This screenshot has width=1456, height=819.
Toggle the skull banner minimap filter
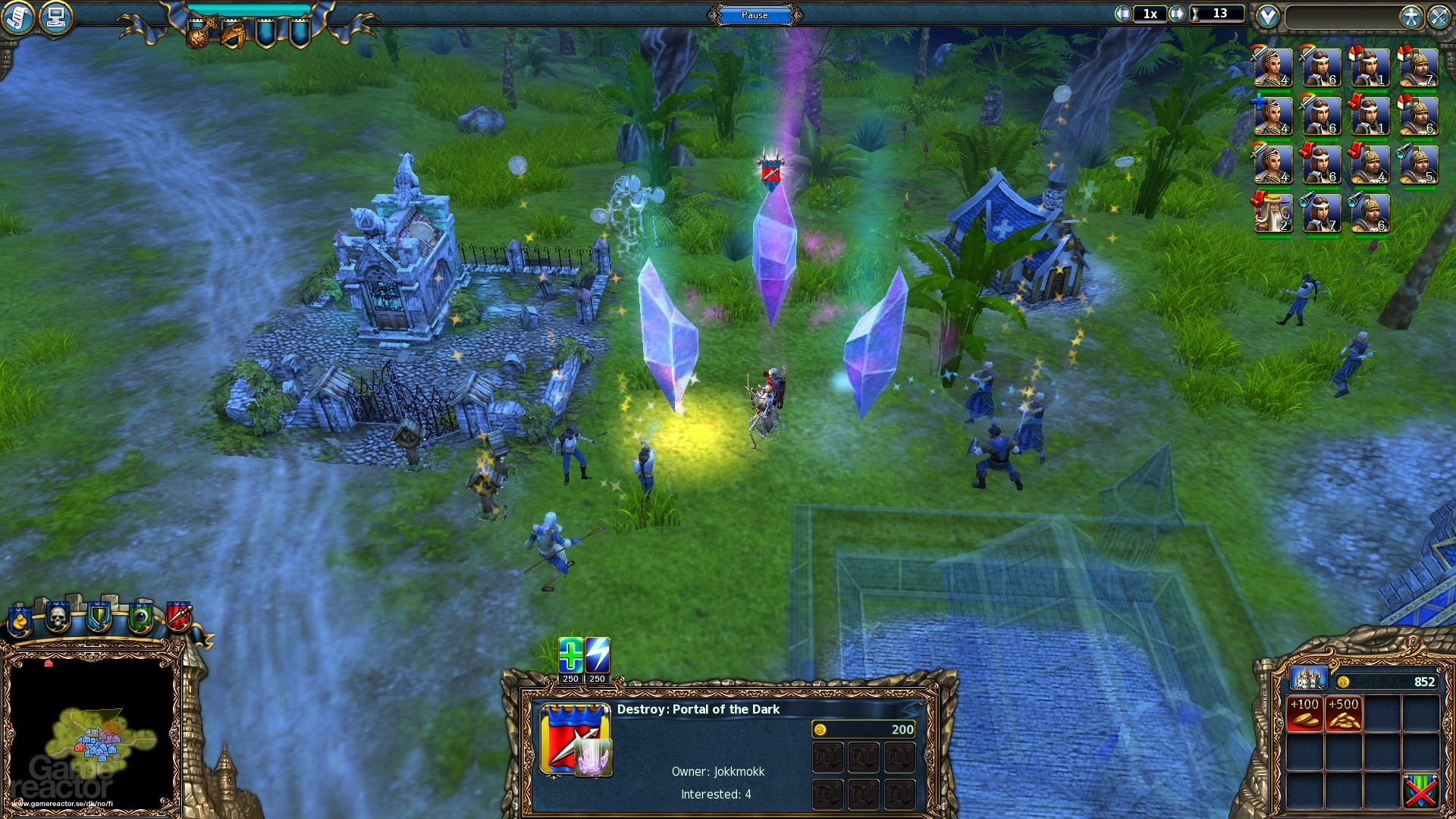[x=58, y=618]
